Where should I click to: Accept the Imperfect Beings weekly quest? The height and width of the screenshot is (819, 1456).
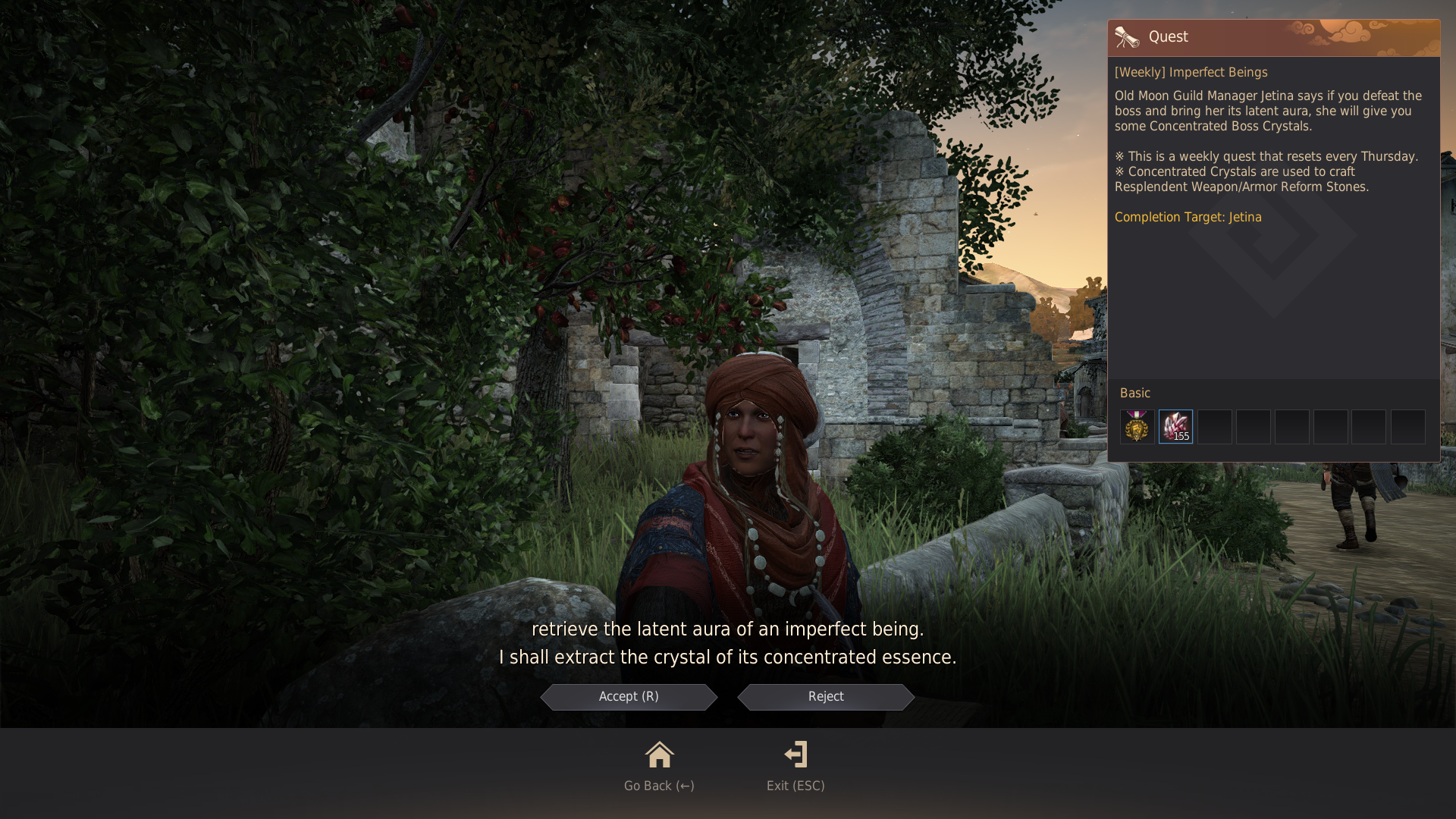click(629, 697)
